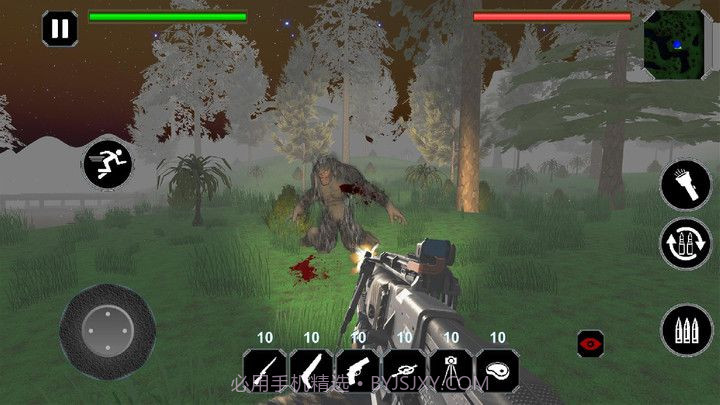Viewport: 720px width, 405px height.
Task: Tap the reload ammo button
Action: pyautogui.click(x=685, y=244)
